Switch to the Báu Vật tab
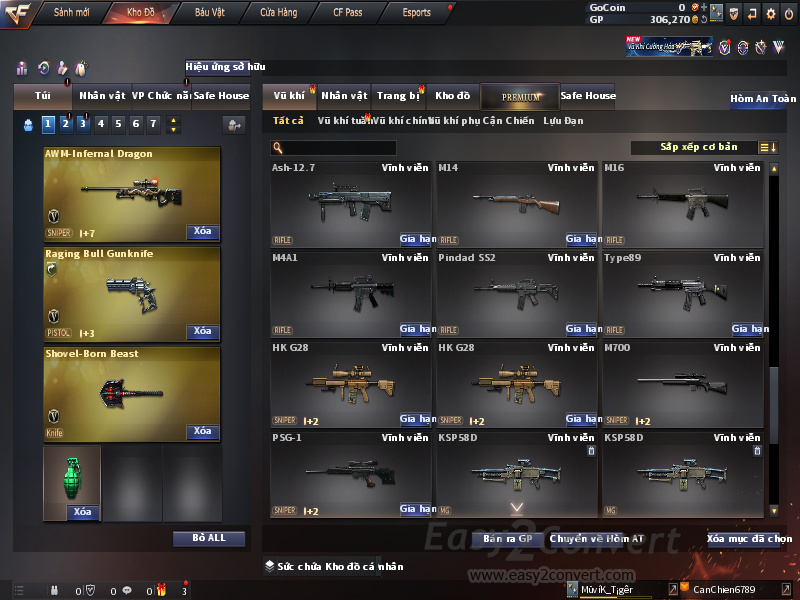The width and height of the screenshot is (800, 600). 209,13
